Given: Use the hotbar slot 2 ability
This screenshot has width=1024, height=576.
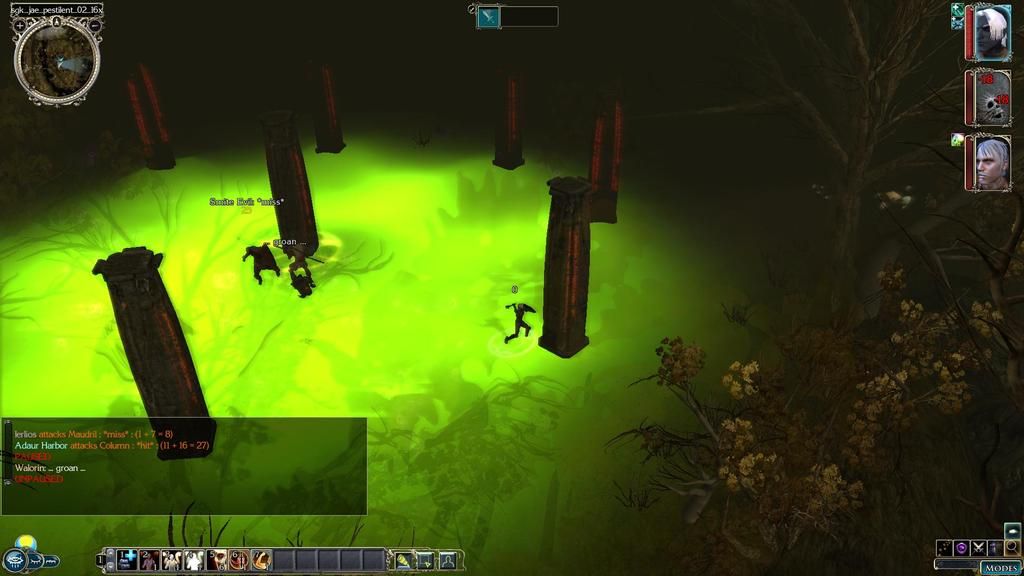Looking at the screenshot, I should coord(150,560).
